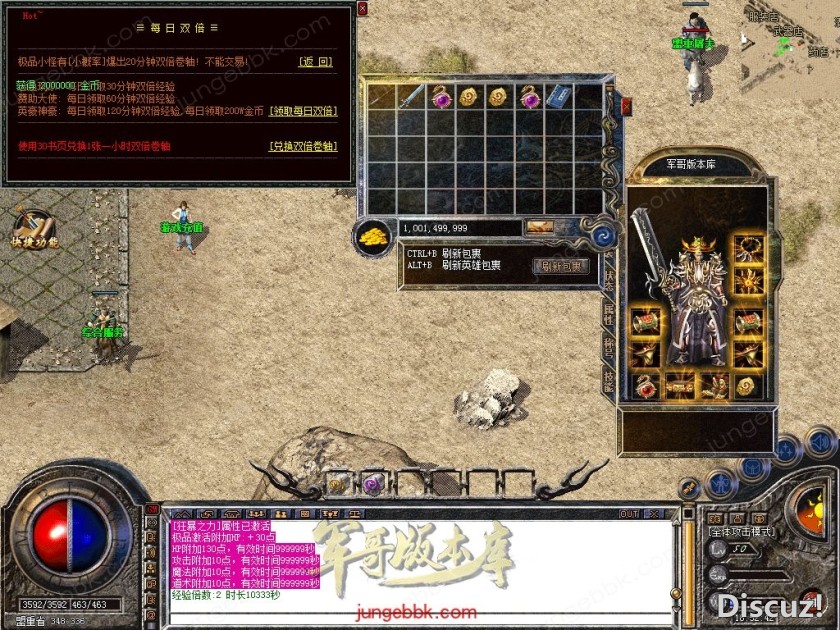Click the equipped necklace slot at top right
The image size is (840, 630).
pos(747,248)
